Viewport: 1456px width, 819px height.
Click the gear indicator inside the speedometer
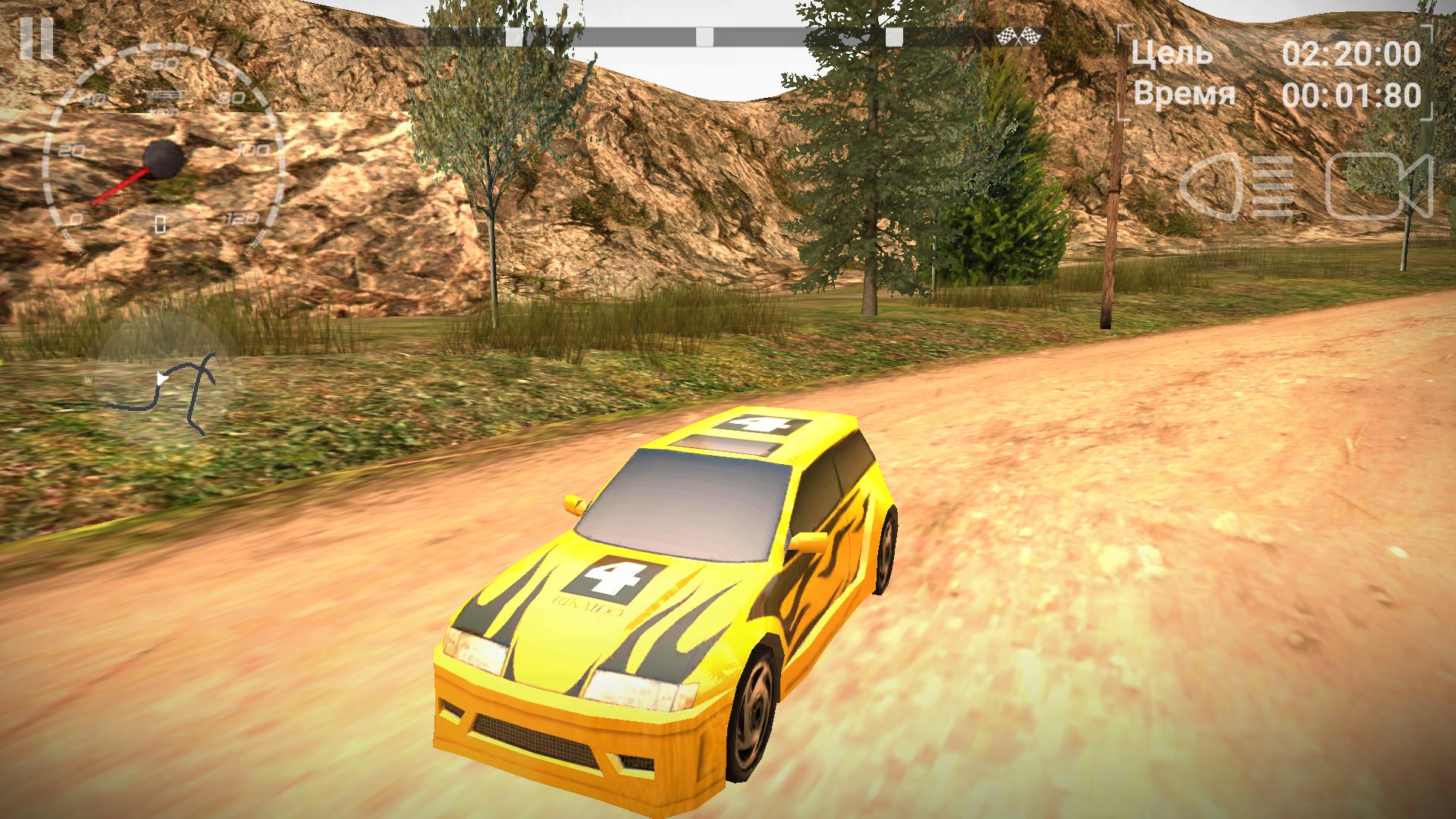point(160,222)
